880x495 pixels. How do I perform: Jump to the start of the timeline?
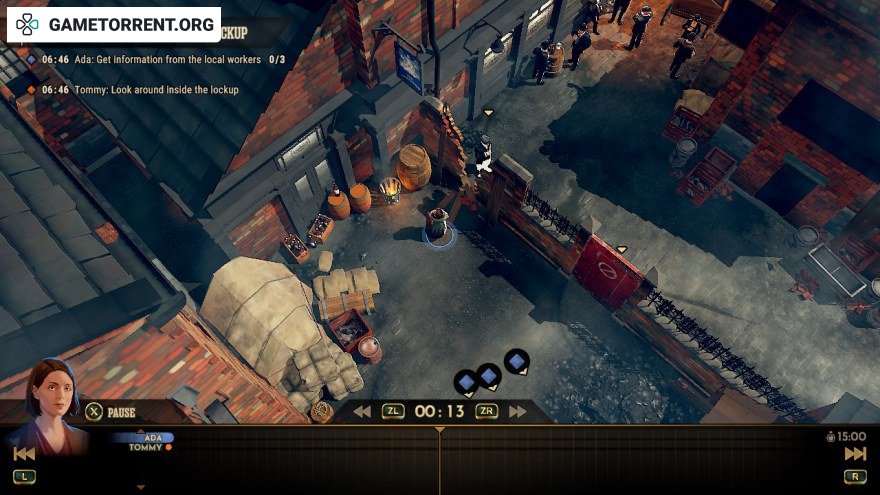[24, 454]
